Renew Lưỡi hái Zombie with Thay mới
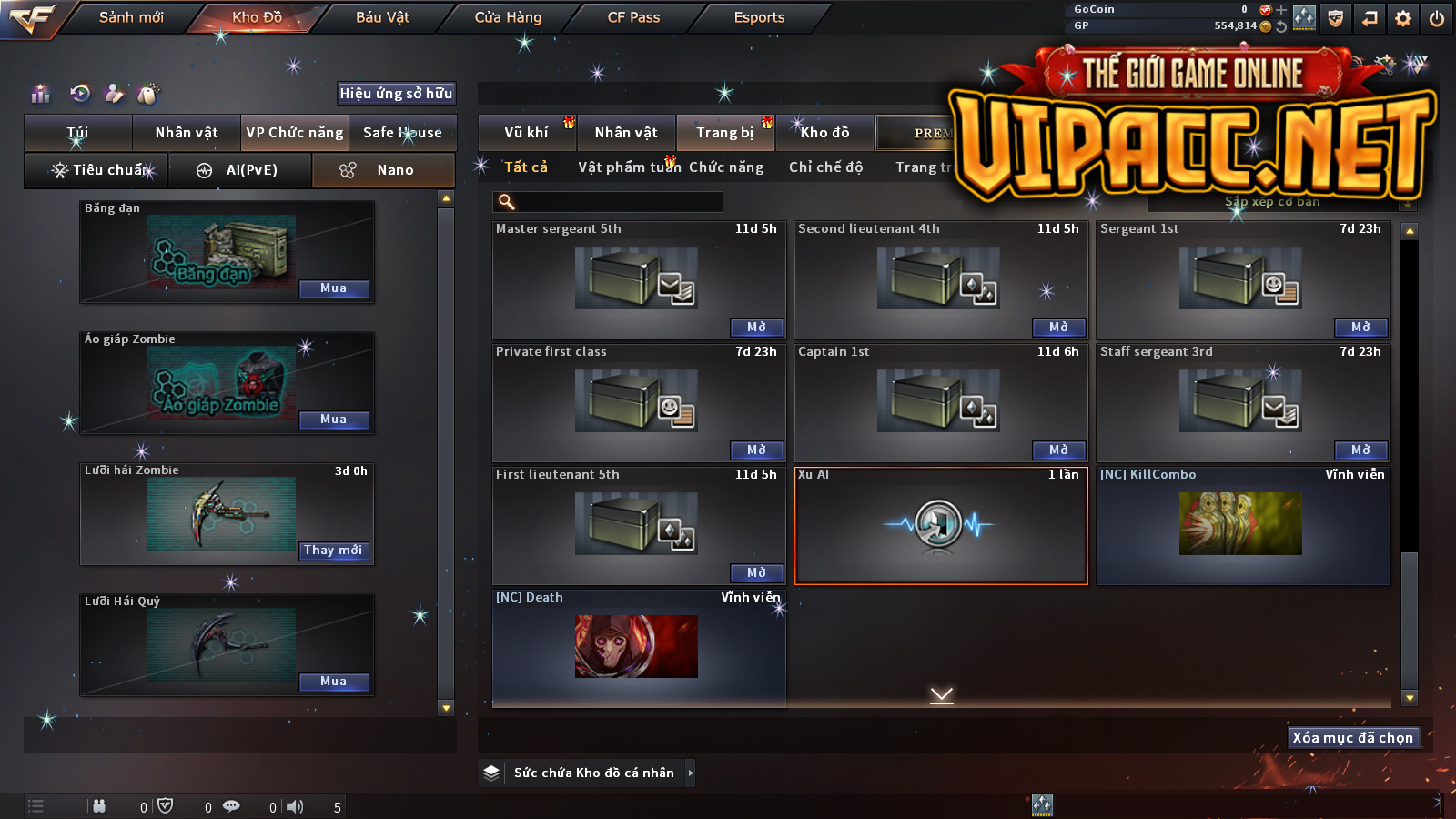Screen dimensions: 1456x819 (333, 551)
